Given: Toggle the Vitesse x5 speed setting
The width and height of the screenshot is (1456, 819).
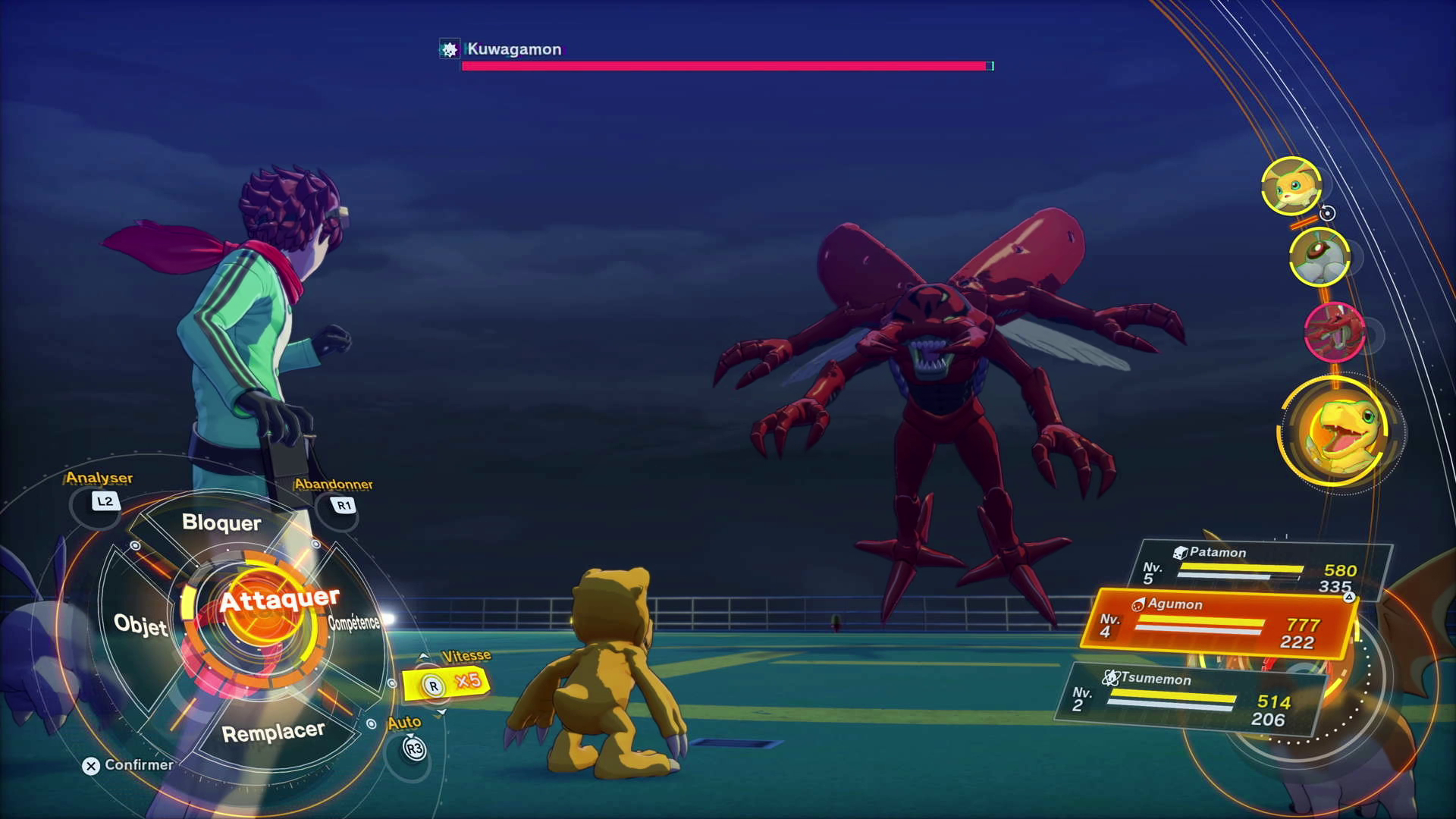Looking at the screenshot, I should tap(447, 683).
